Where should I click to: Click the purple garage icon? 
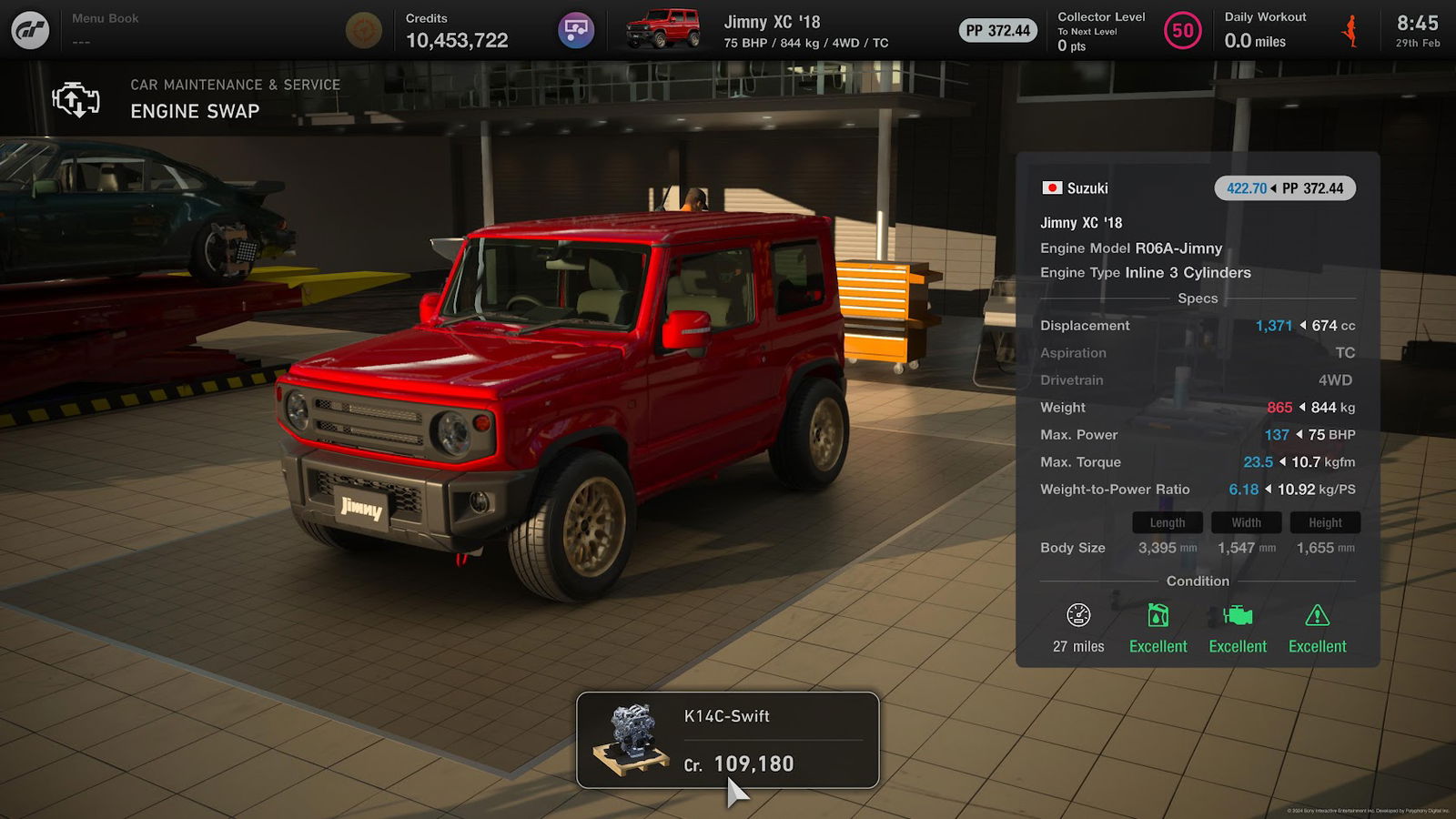point(575,30)
